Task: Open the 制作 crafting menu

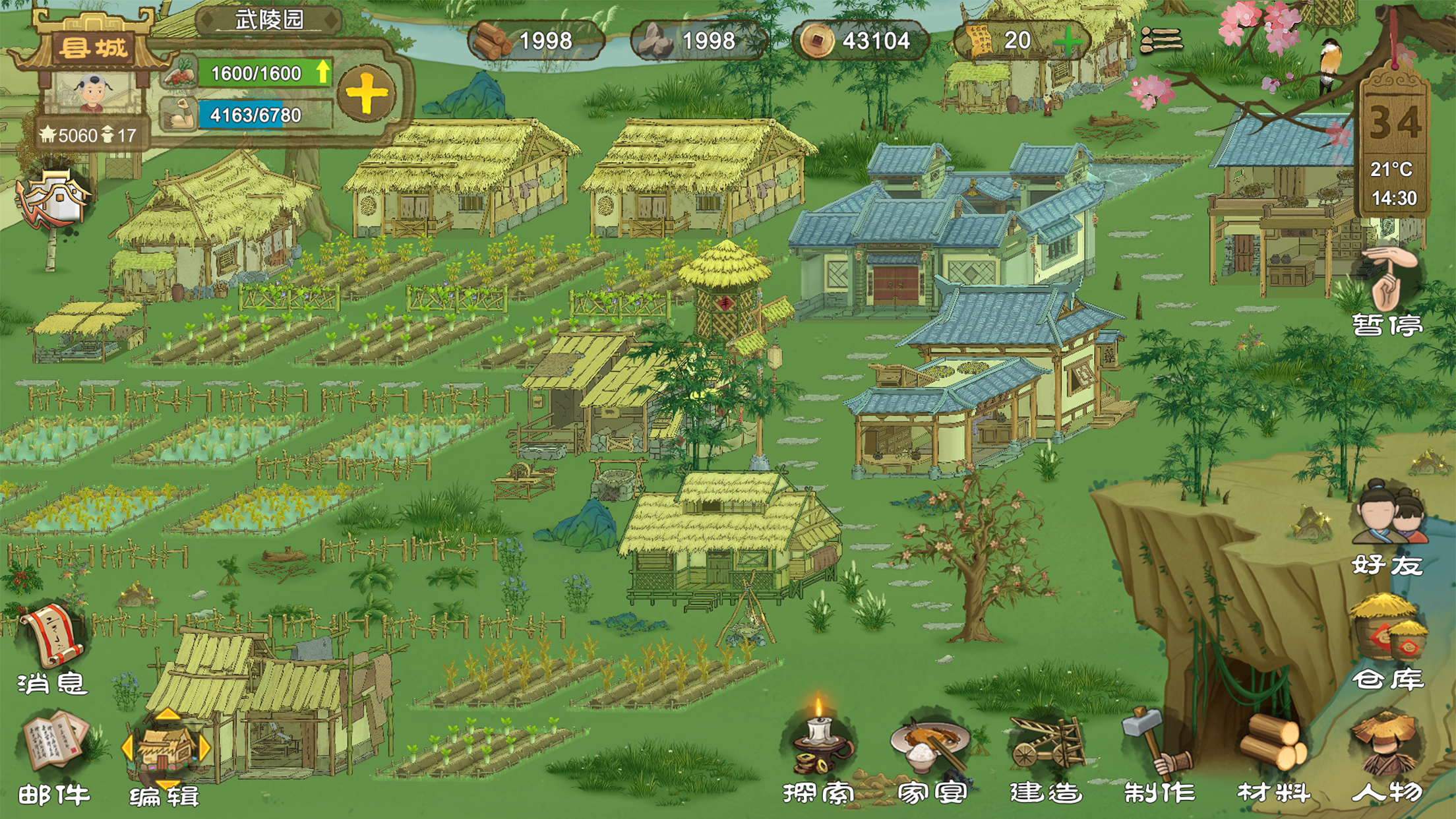Action: point(1159,752)
